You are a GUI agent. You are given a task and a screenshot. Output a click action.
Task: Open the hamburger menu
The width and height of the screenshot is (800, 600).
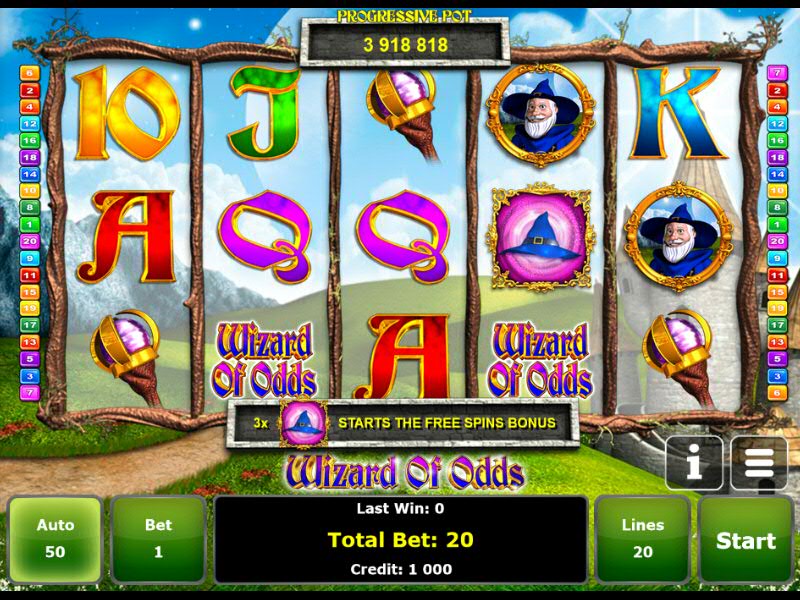759,463
